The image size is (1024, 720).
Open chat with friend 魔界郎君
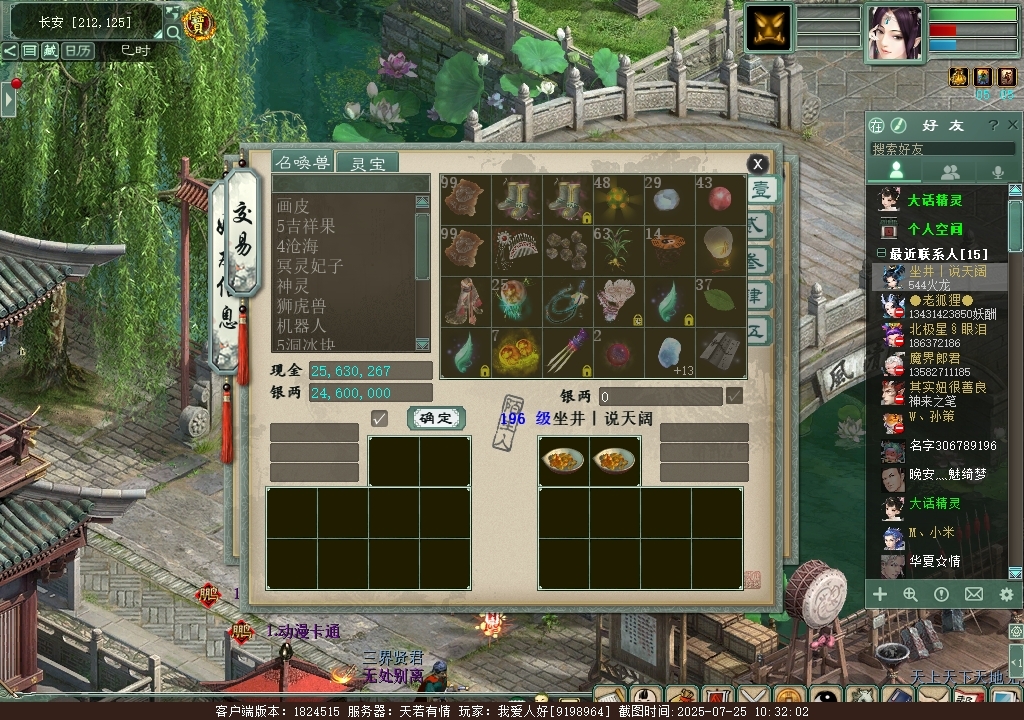[x=934, y=358]
